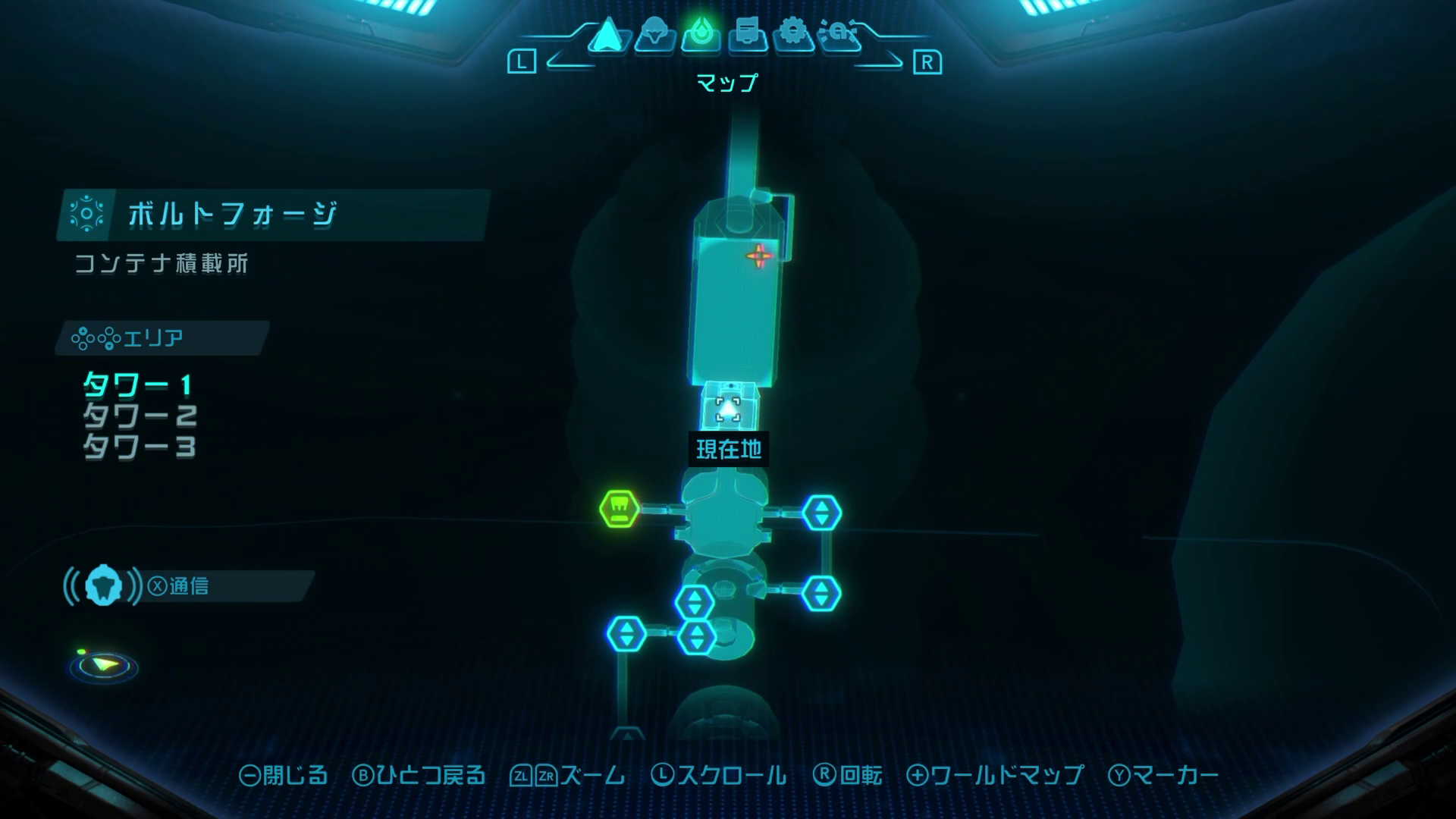
Task: Click the orange objective marker on the map
Action: point(759,256)
